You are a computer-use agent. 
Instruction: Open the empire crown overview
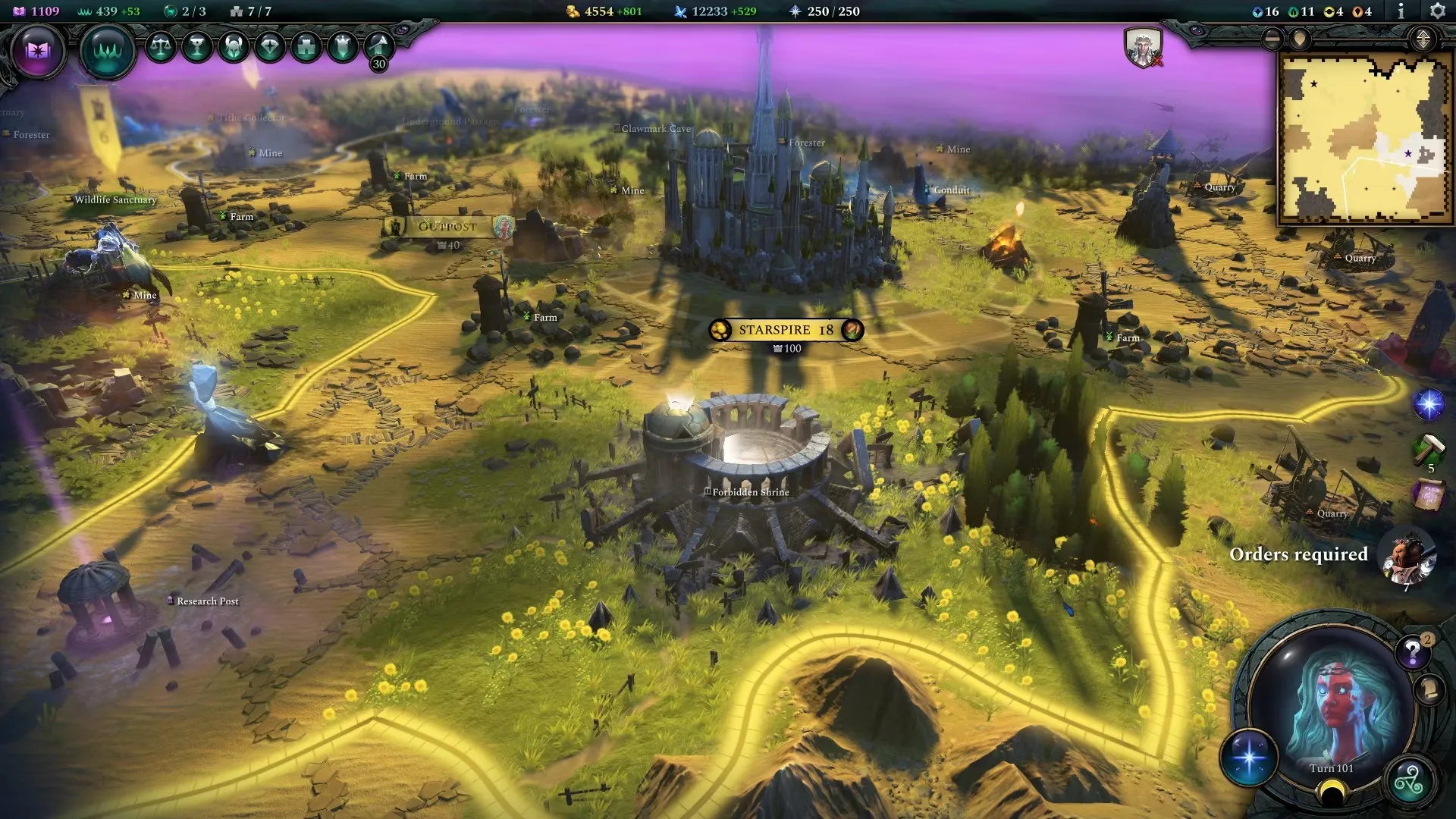[107, 51]
